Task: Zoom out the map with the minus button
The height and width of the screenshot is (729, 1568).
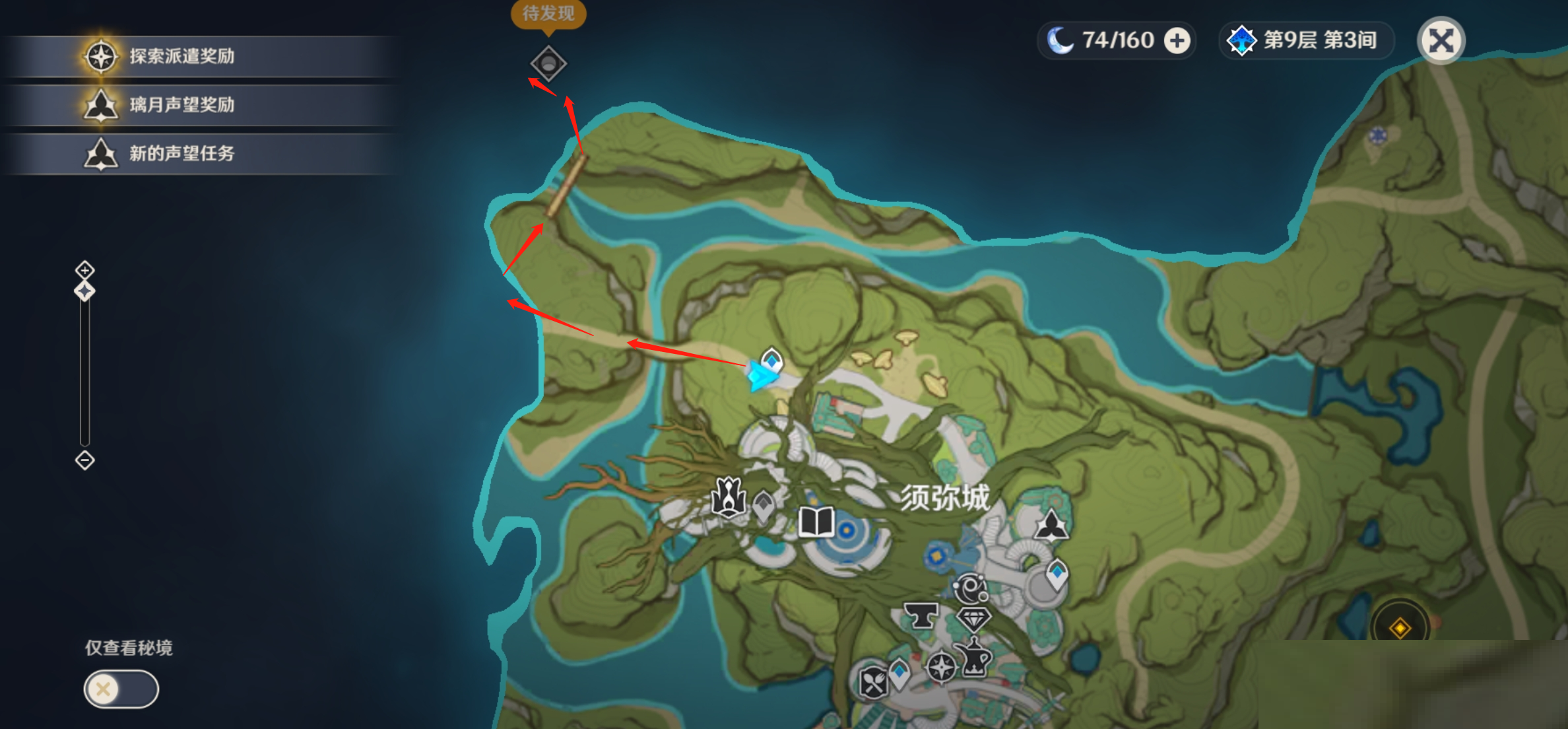Action: tap(84, 460)
